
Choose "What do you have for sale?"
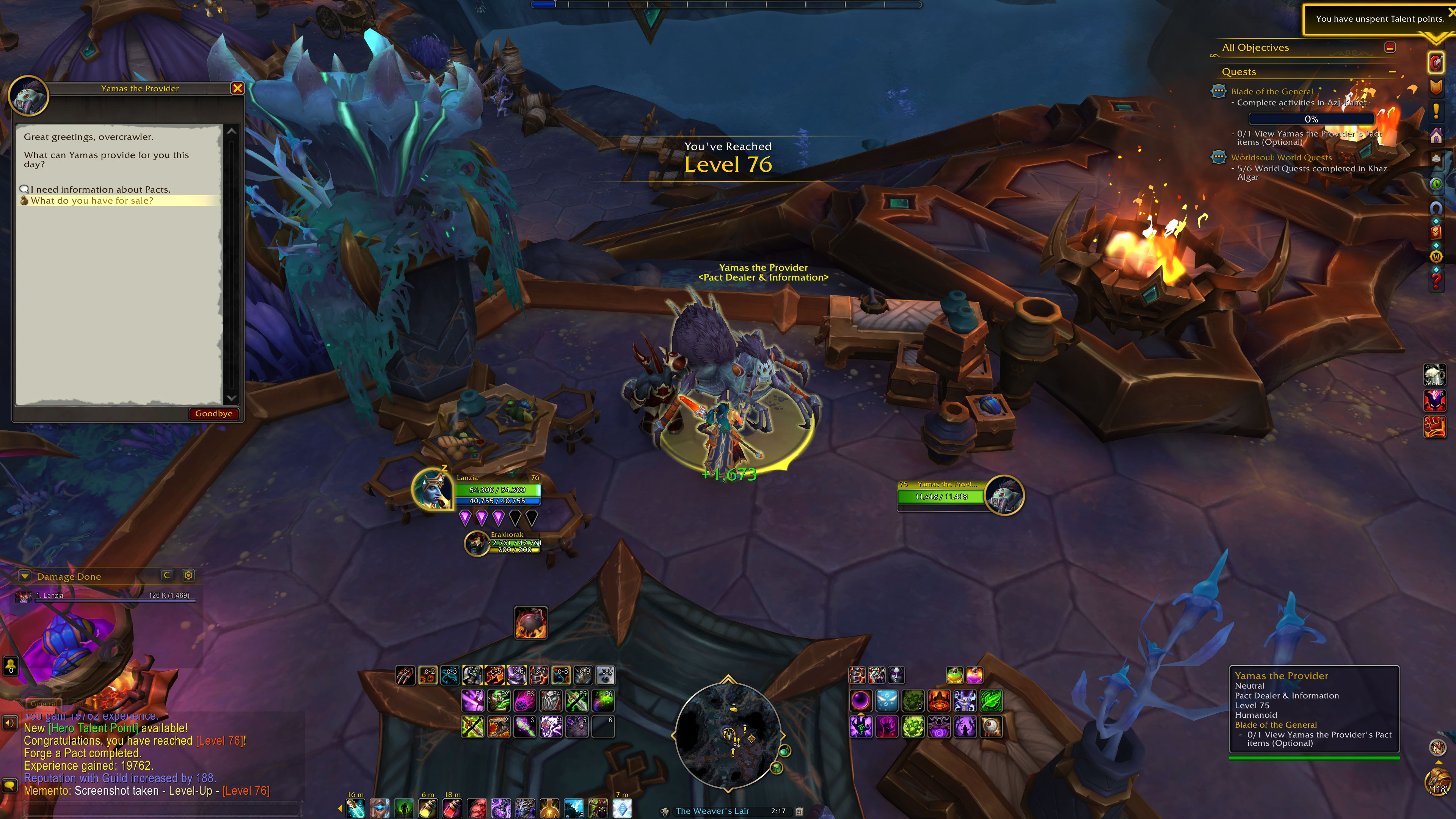click(x=91, y=201)
